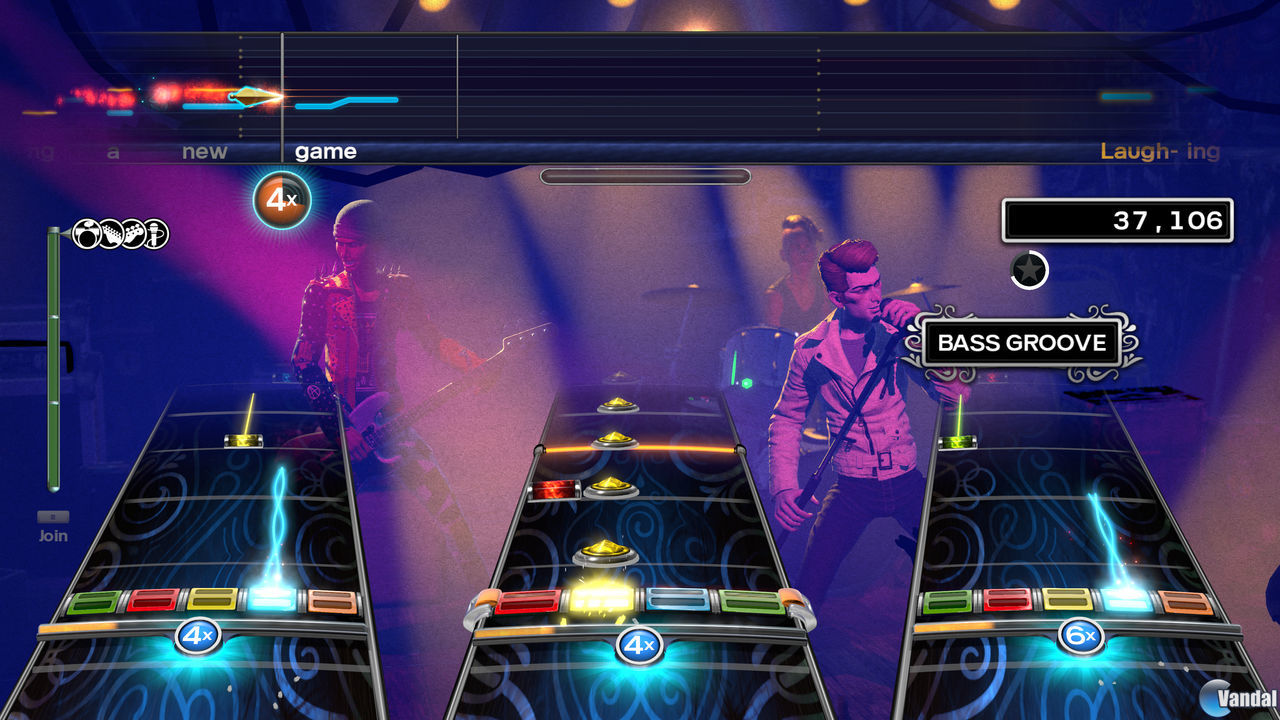Select the lyric 'Laugh-ing' on the right
The image size is (1280, 720).
coord(1160,151)
